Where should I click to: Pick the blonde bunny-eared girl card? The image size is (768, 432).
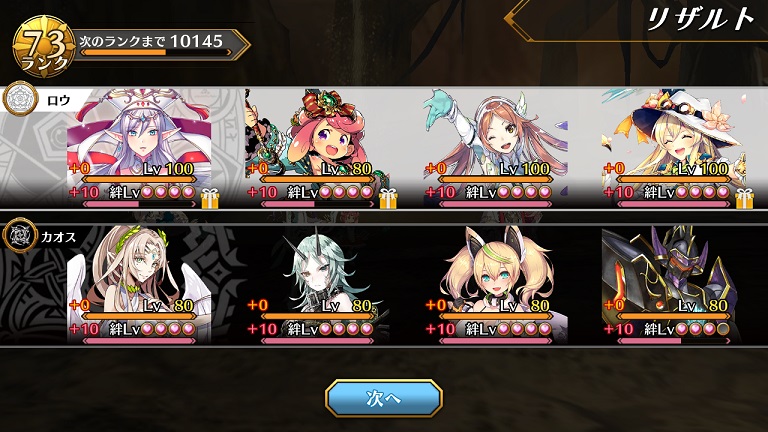(495, 285)
